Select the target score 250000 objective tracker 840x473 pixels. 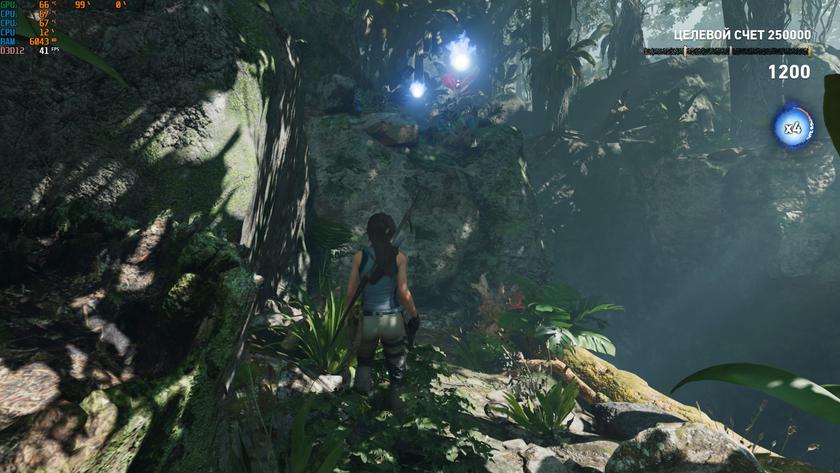pos(728,35)
